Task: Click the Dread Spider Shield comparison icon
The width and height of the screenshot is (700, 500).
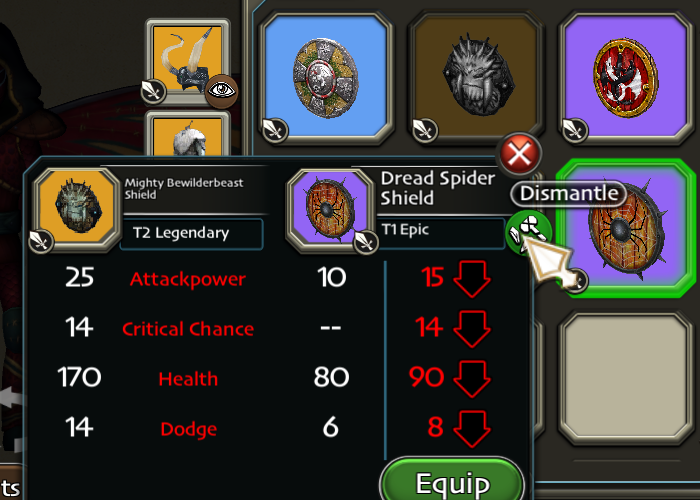Action: click(x=329, y=210)
